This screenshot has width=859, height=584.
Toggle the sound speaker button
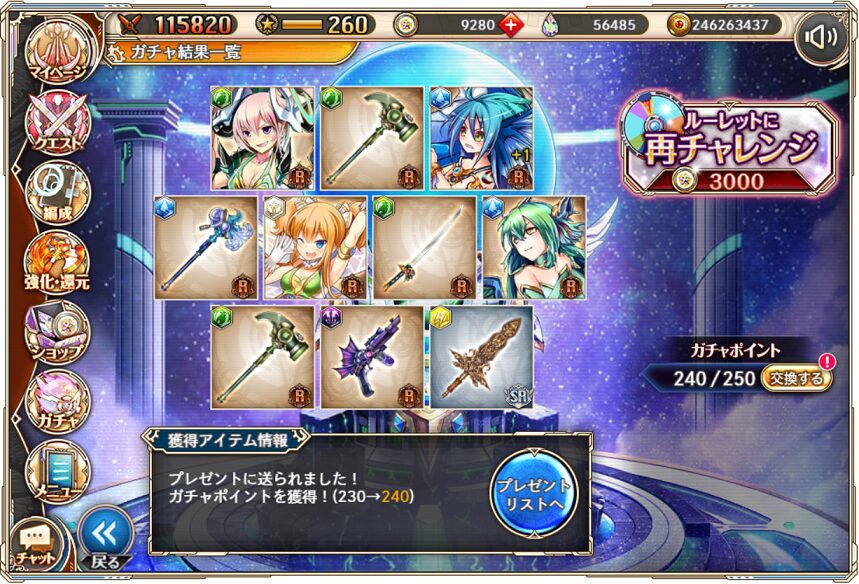[822, 39]
